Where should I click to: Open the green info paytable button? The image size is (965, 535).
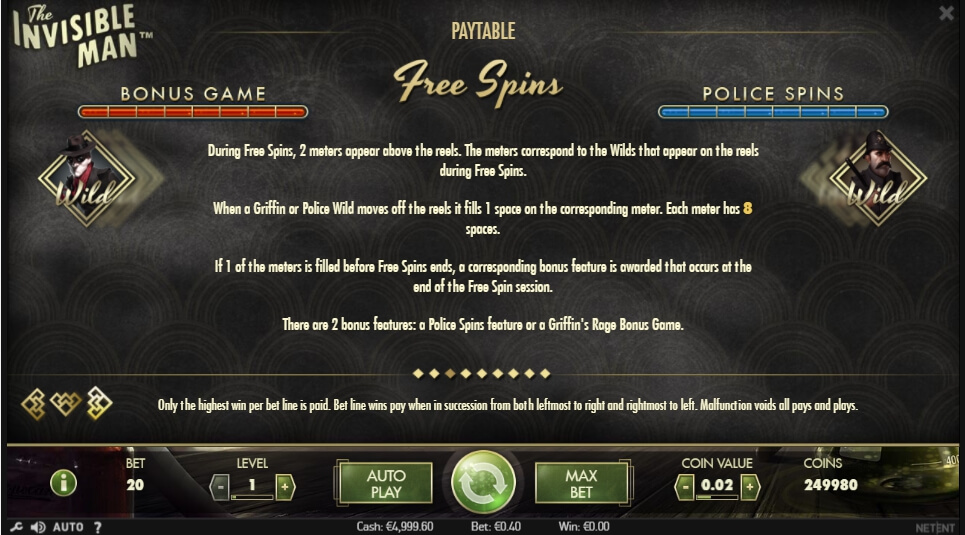coord(63,484)
